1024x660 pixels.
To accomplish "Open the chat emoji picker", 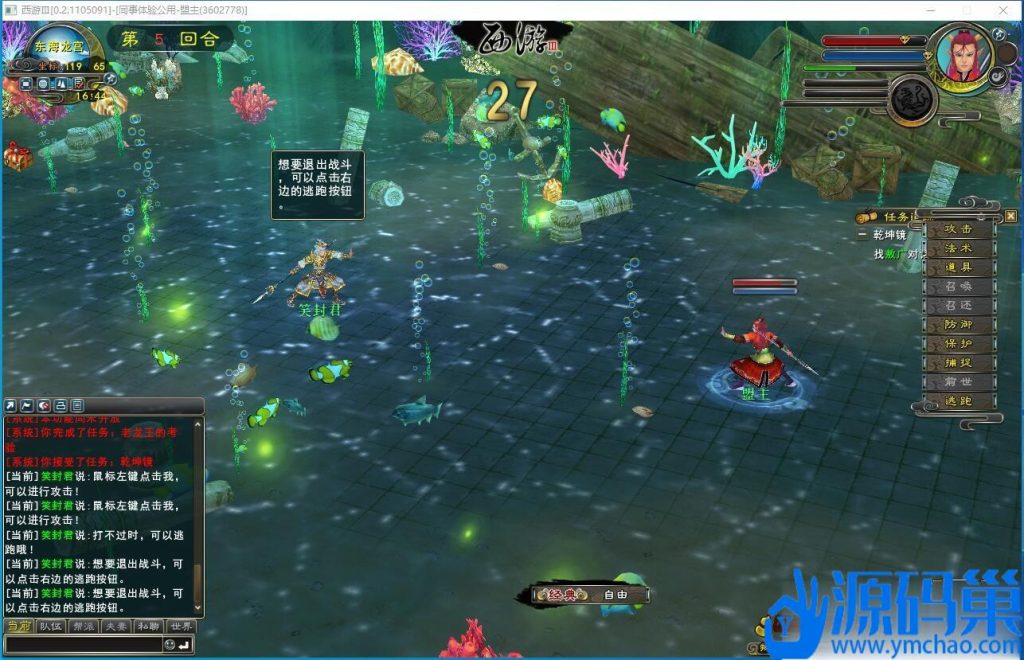I will point(170,645).
